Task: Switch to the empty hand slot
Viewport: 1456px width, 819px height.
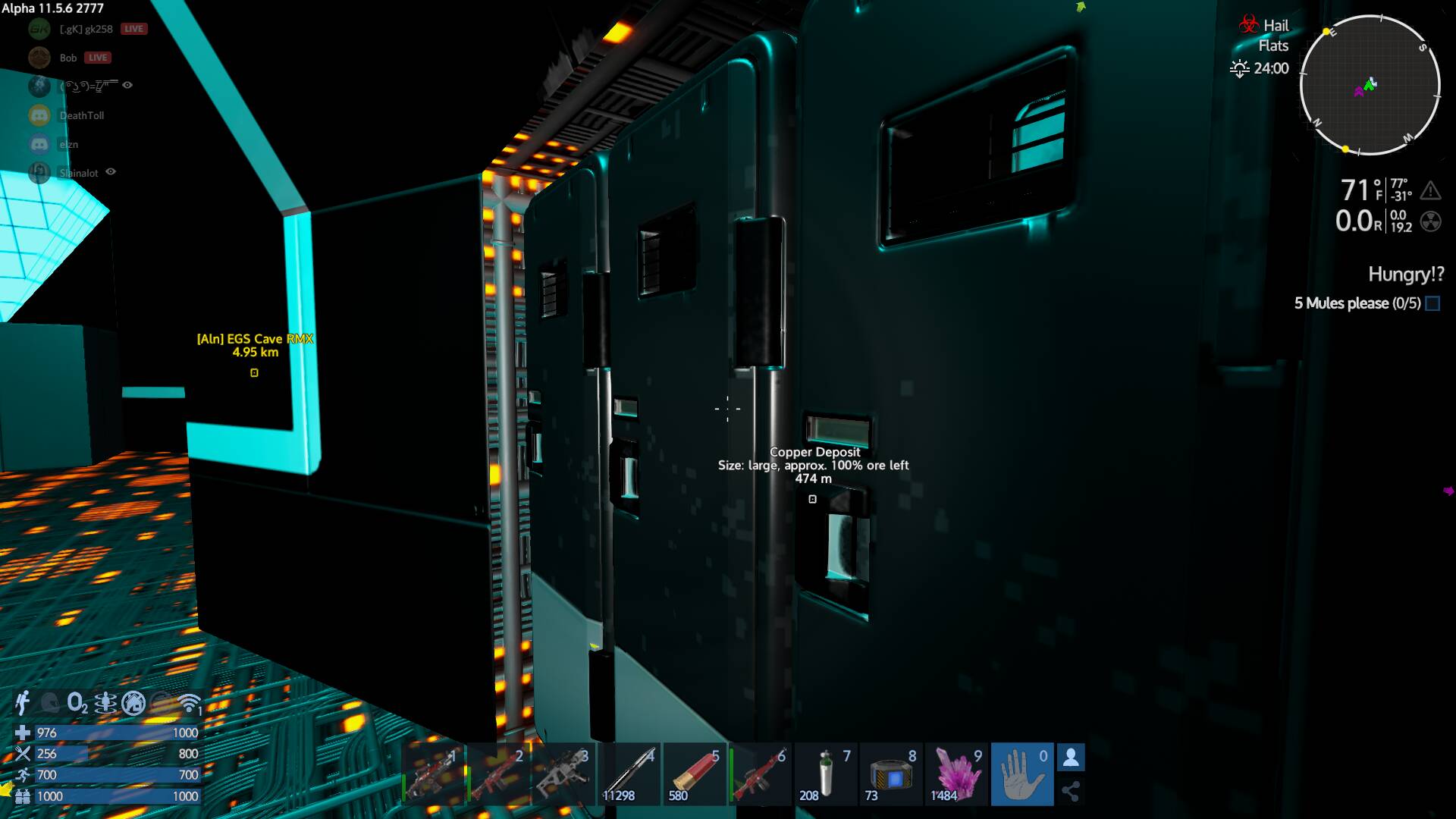Action: click(x=1021, y=775)
